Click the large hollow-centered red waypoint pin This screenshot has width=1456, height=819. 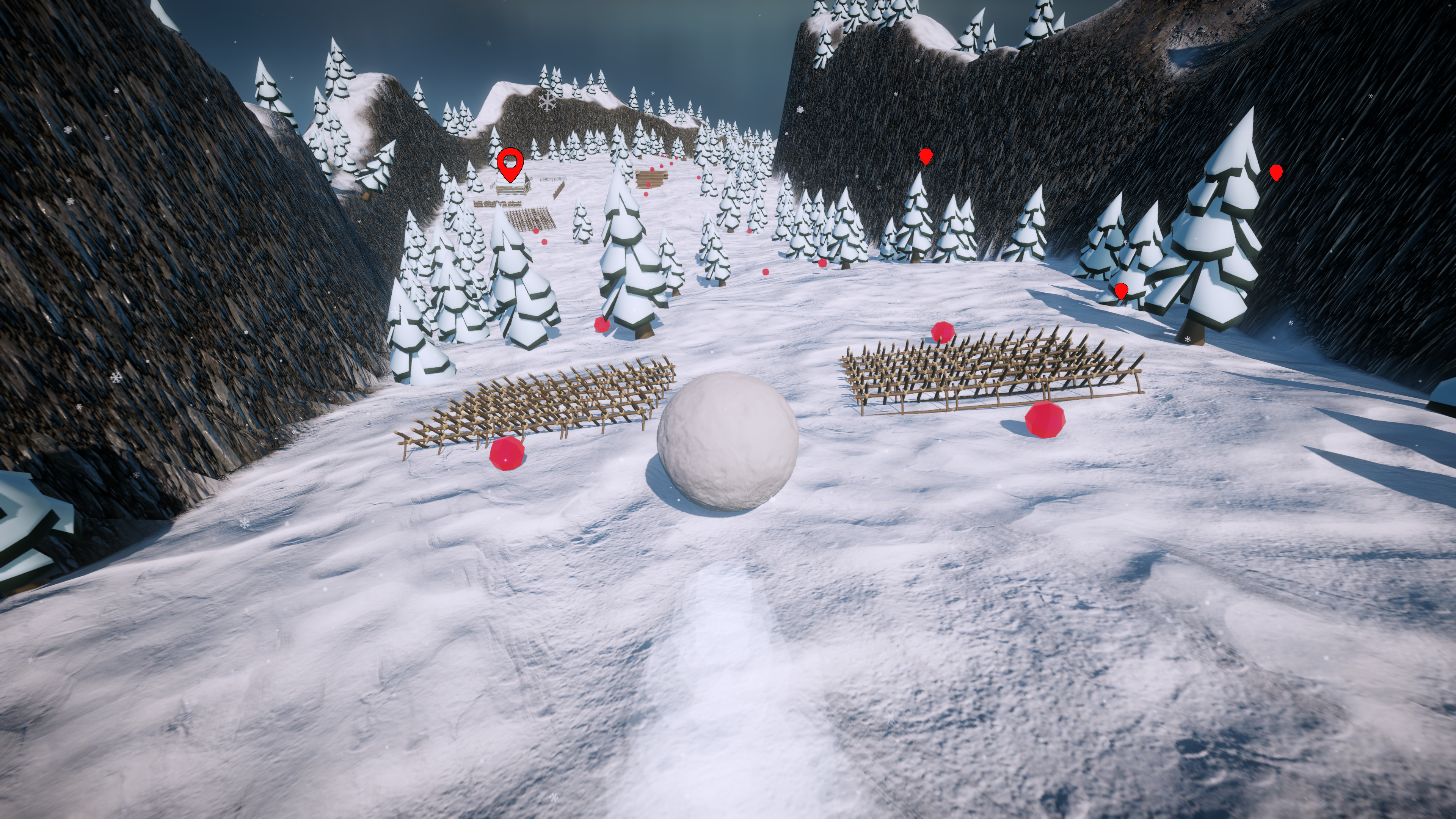pyautogui.click(x=510, y=164)
